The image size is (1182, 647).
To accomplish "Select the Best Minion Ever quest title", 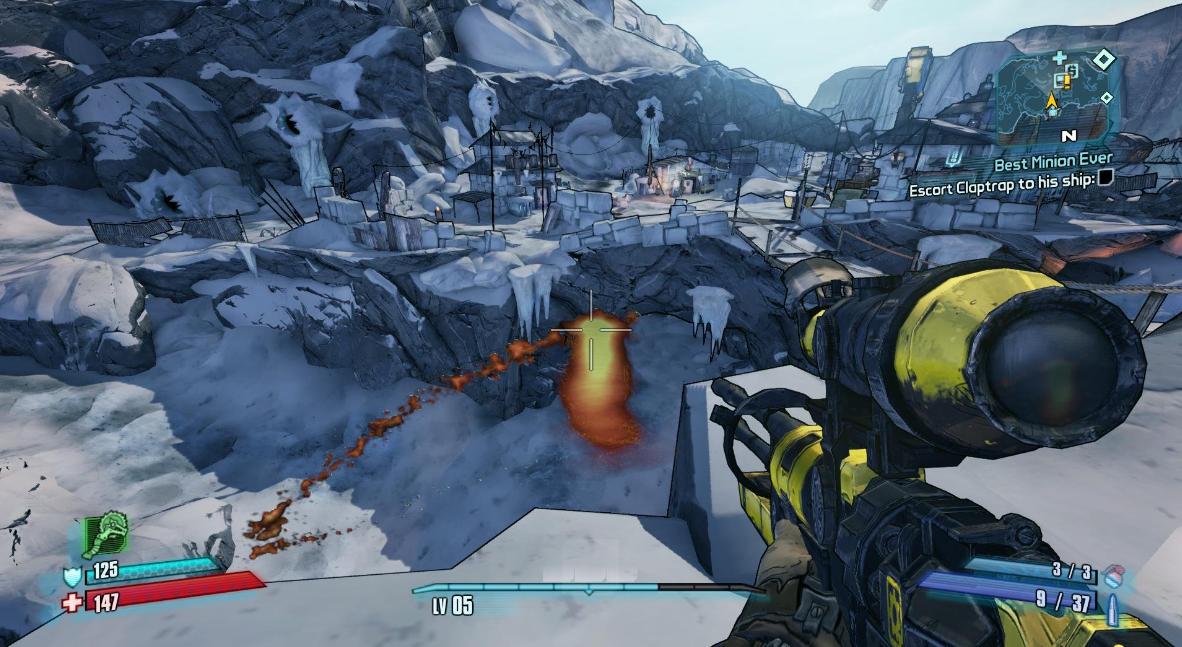I will [x=1052, y=159].
